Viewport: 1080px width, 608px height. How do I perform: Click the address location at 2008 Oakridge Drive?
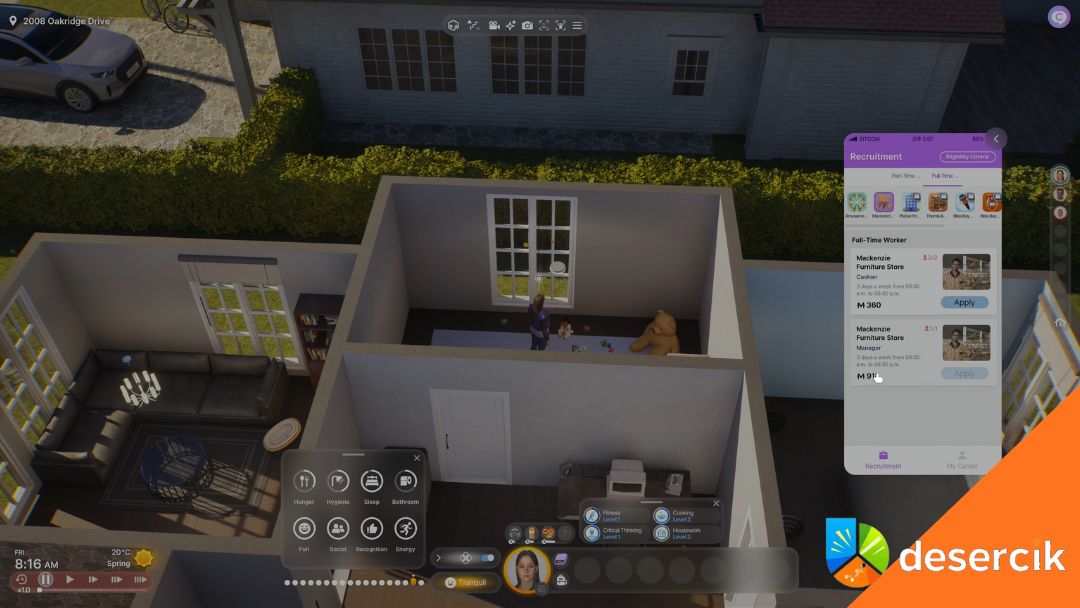click(62, 21)
